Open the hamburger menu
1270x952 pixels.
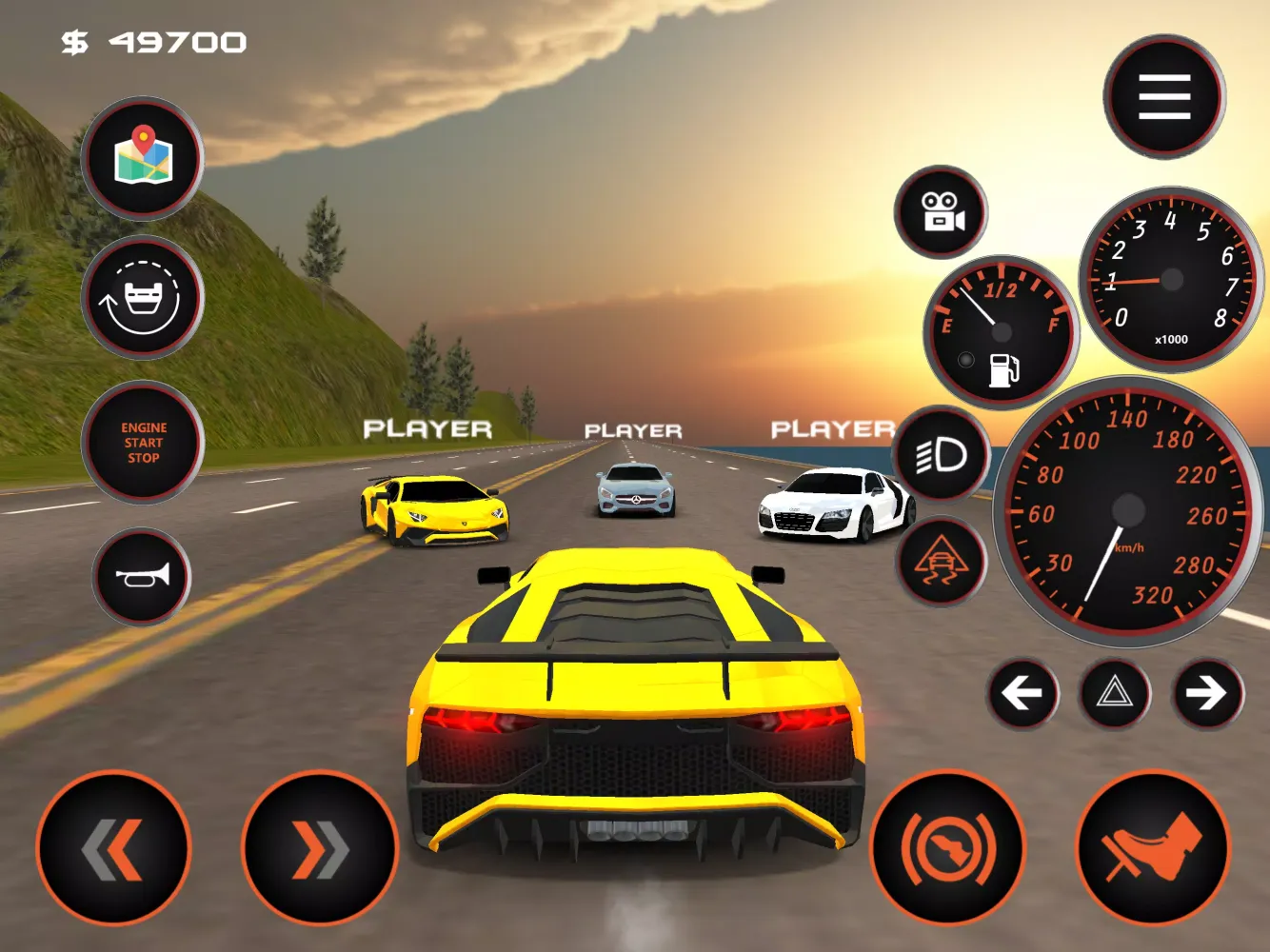click(x=1163, y=97)
